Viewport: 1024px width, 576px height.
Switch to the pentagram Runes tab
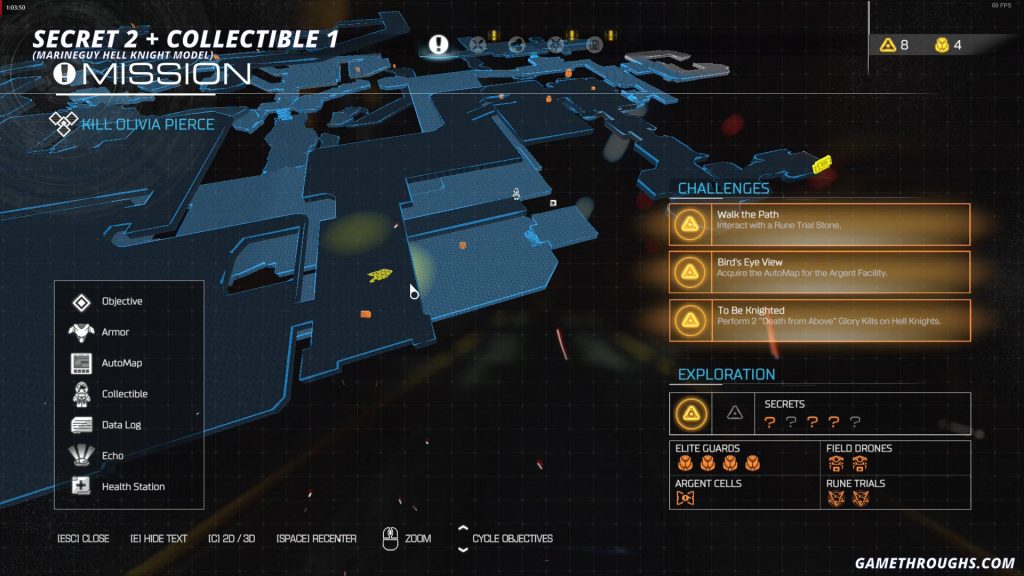point(556,44)
